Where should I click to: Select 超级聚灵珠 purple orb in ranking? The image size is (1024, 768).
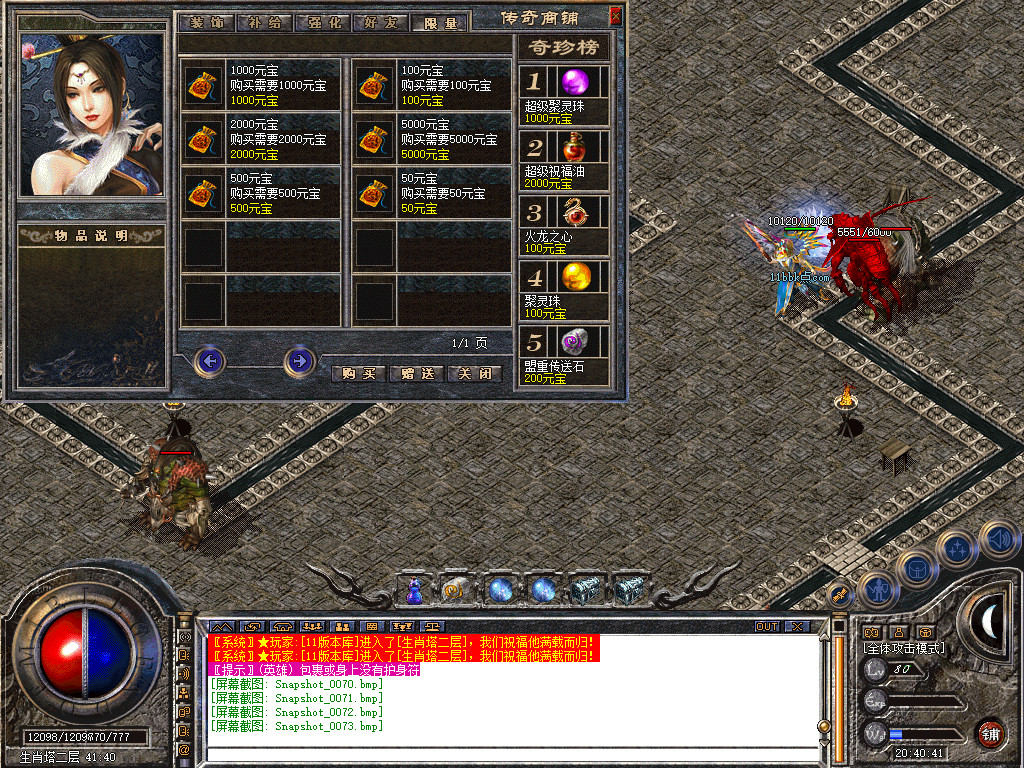pos(574,82)
